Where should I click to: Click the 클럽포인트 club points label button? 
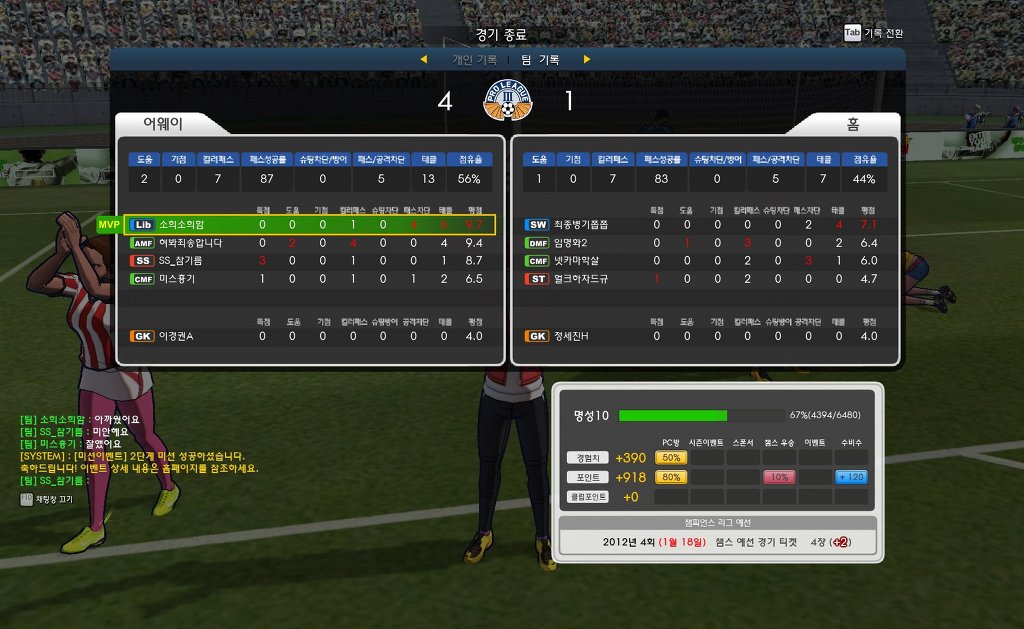click(586, 497)
